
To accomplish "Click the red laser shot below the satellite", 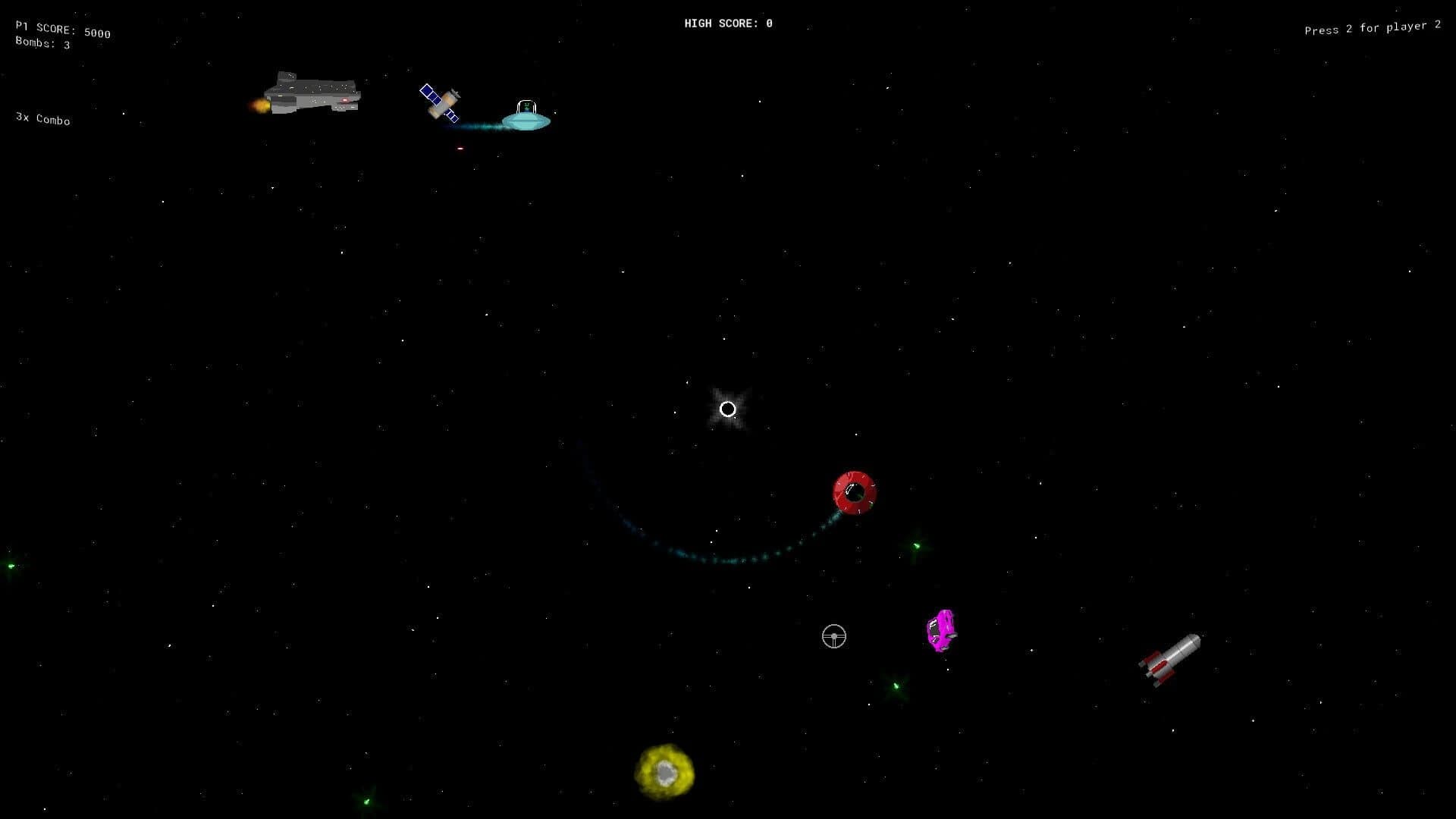I will (460, 149).
